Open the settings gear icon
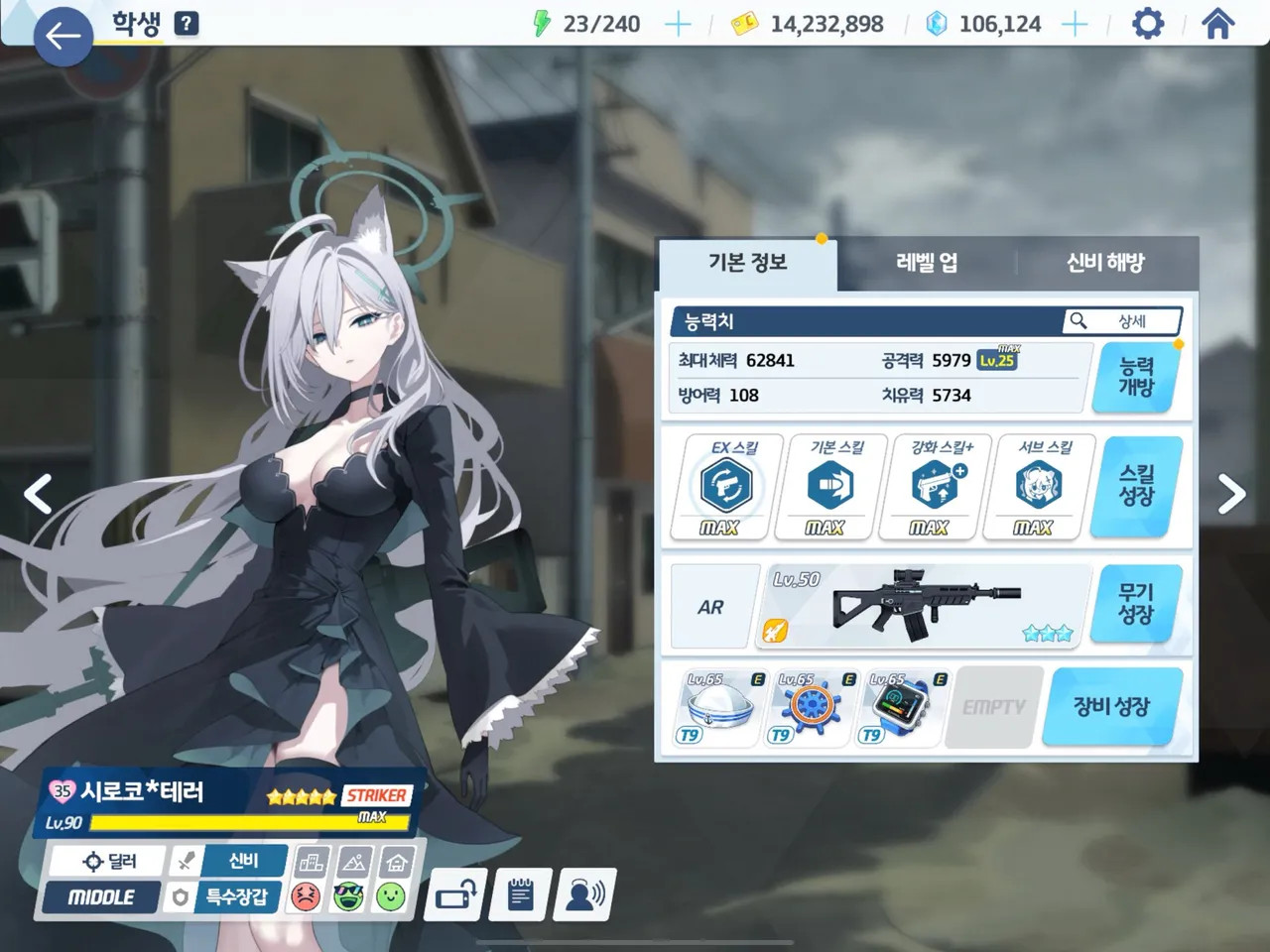Image resolution: width=1270 pixels, height=952 pixels. [x=1147, y=23]
